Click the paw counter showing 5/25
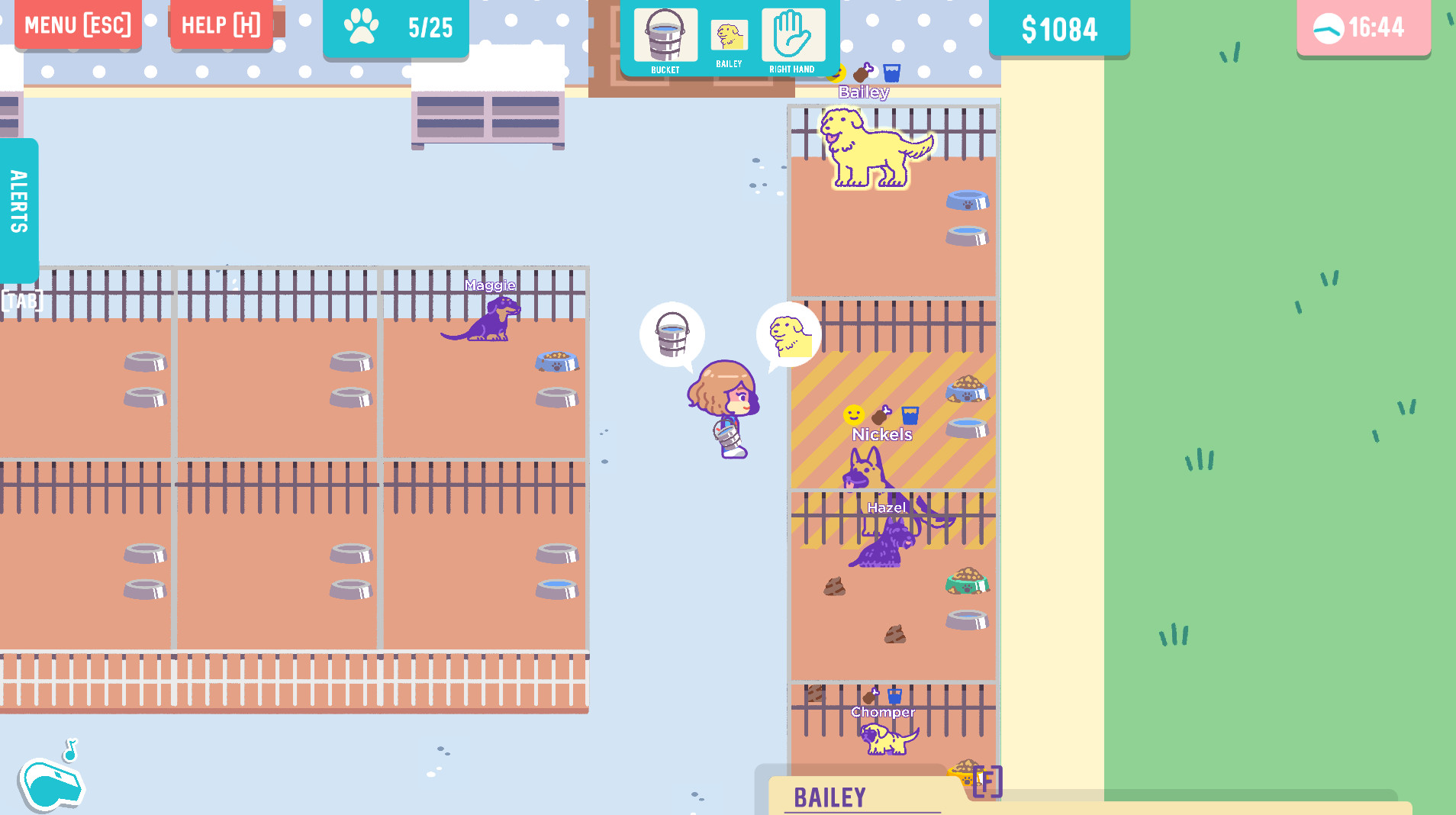This screenshot has height=815, width=1456. [x=396, y=29]
